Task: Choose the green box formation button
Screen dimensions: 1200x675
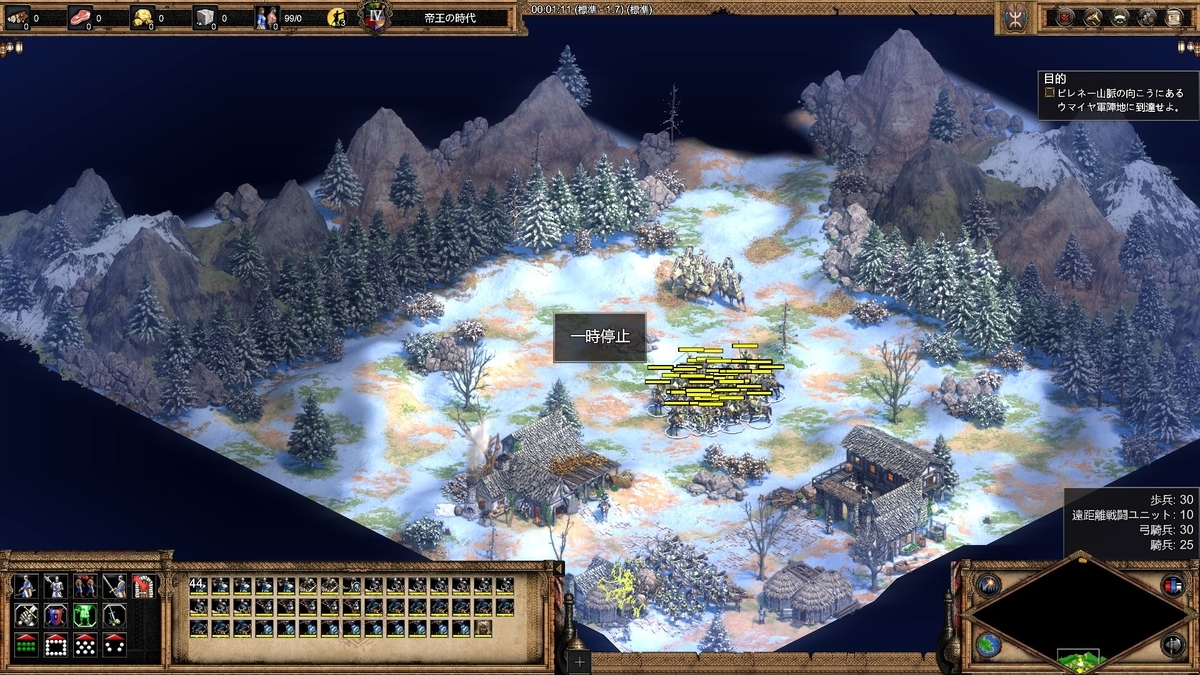Action: point(26,646)
